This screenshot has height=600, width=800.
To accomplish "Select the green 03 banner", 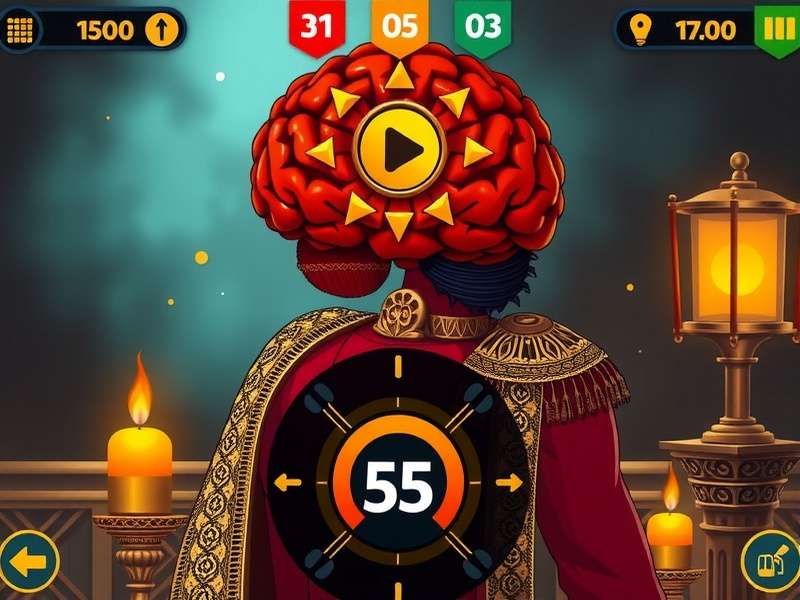I will coord(482,26).
